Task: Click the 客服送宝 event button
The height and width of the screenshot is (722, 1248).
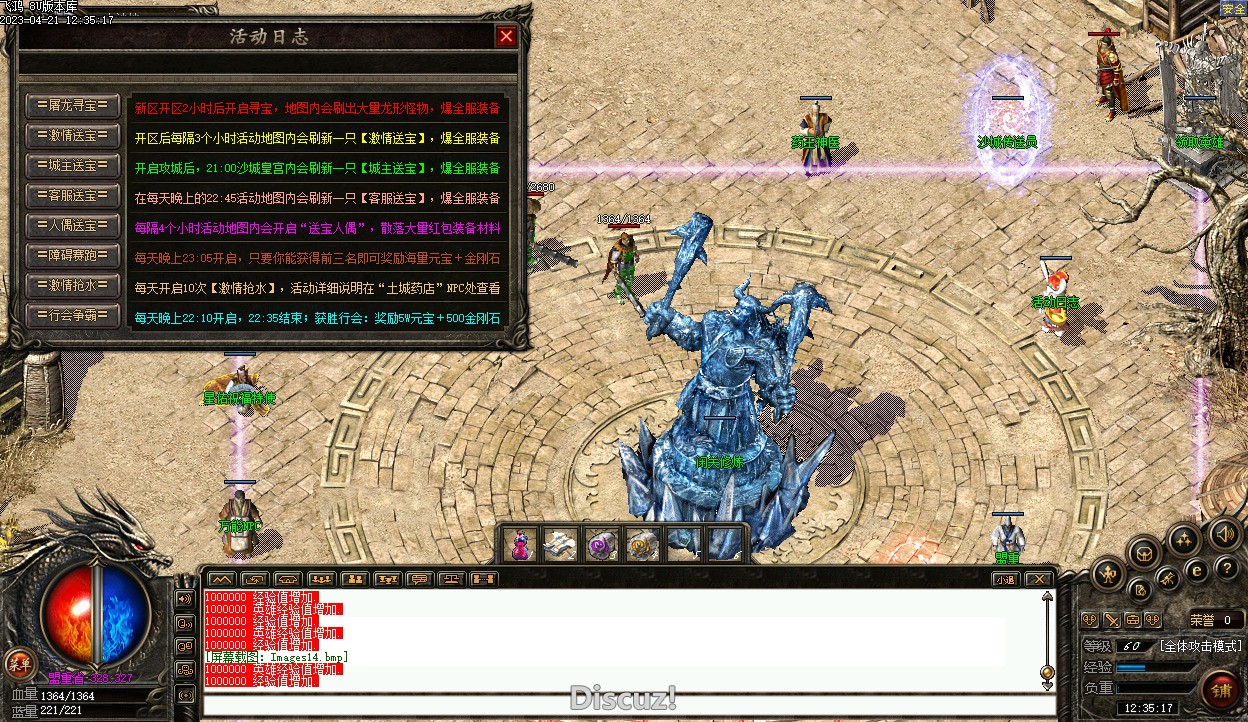Action: pos(73,196)
